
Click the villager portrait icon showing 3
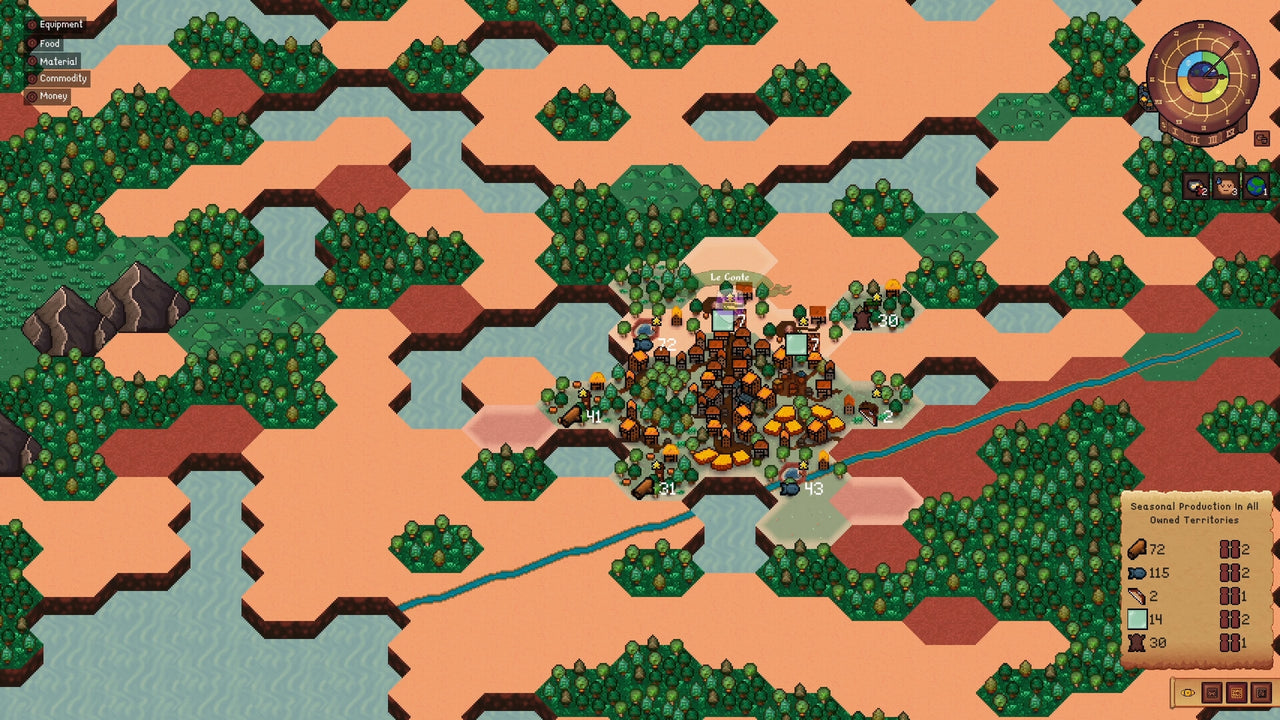(1226, 186)
